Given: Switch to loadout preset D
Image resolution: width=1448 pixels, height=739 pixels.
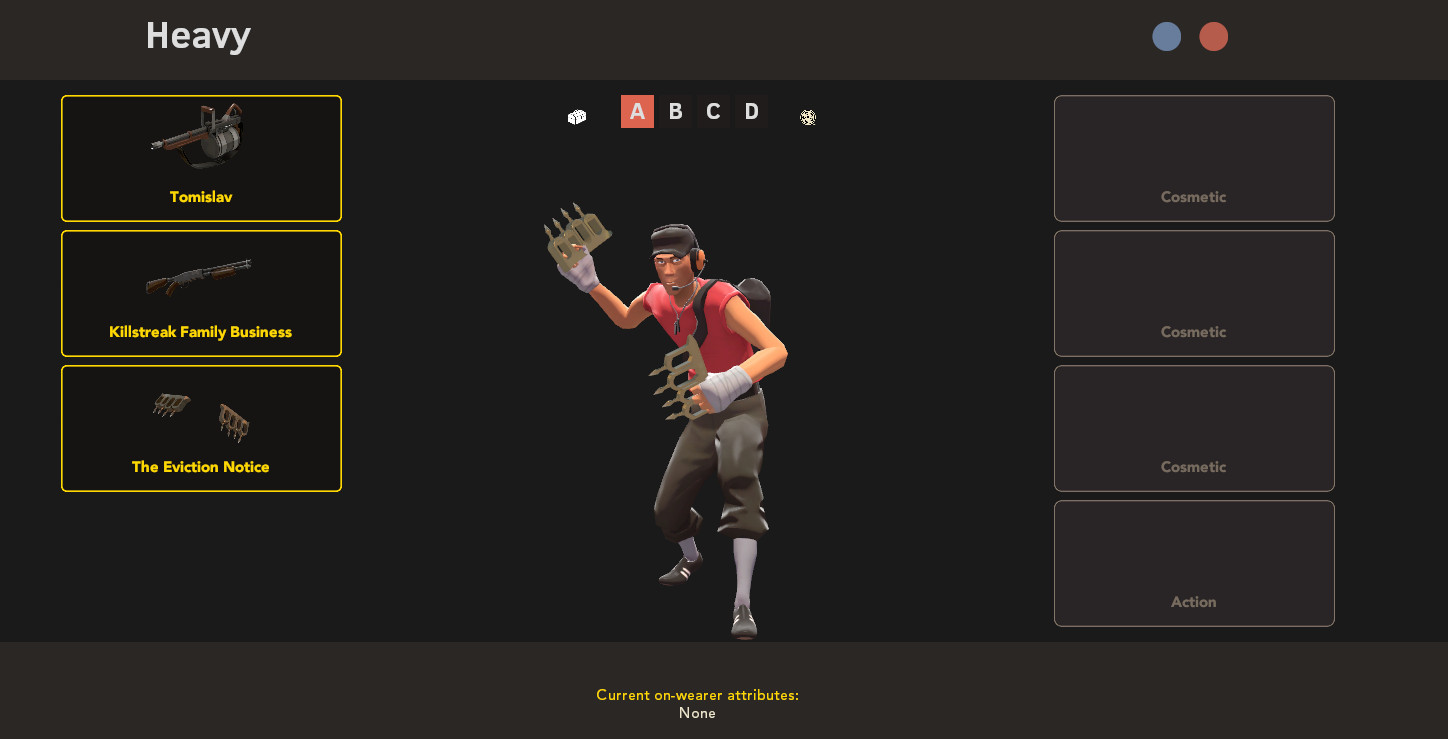Looking at the screenshot, I should 751,111.
